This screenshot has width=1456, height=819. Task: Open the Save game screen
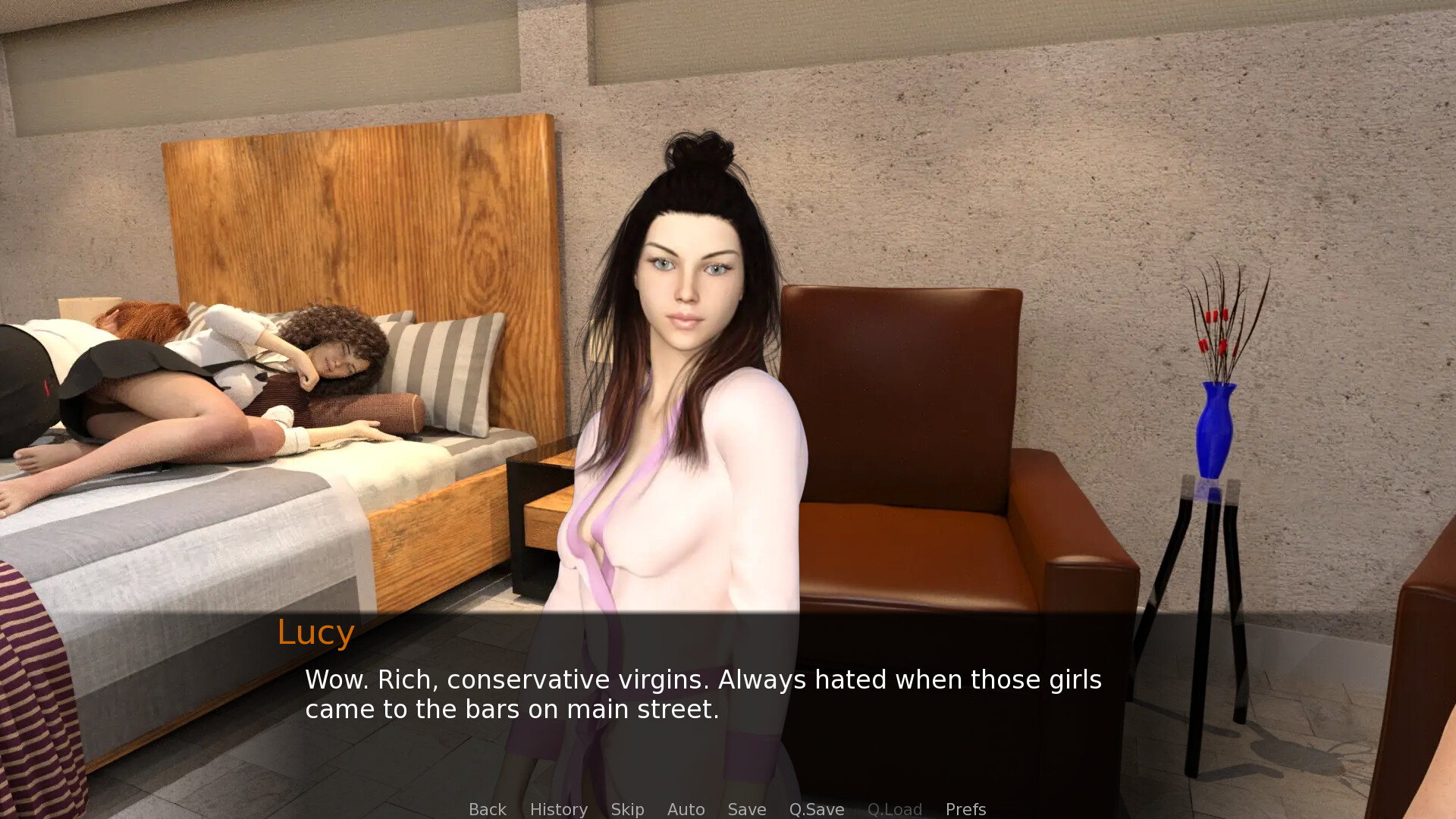coord(746,809)
